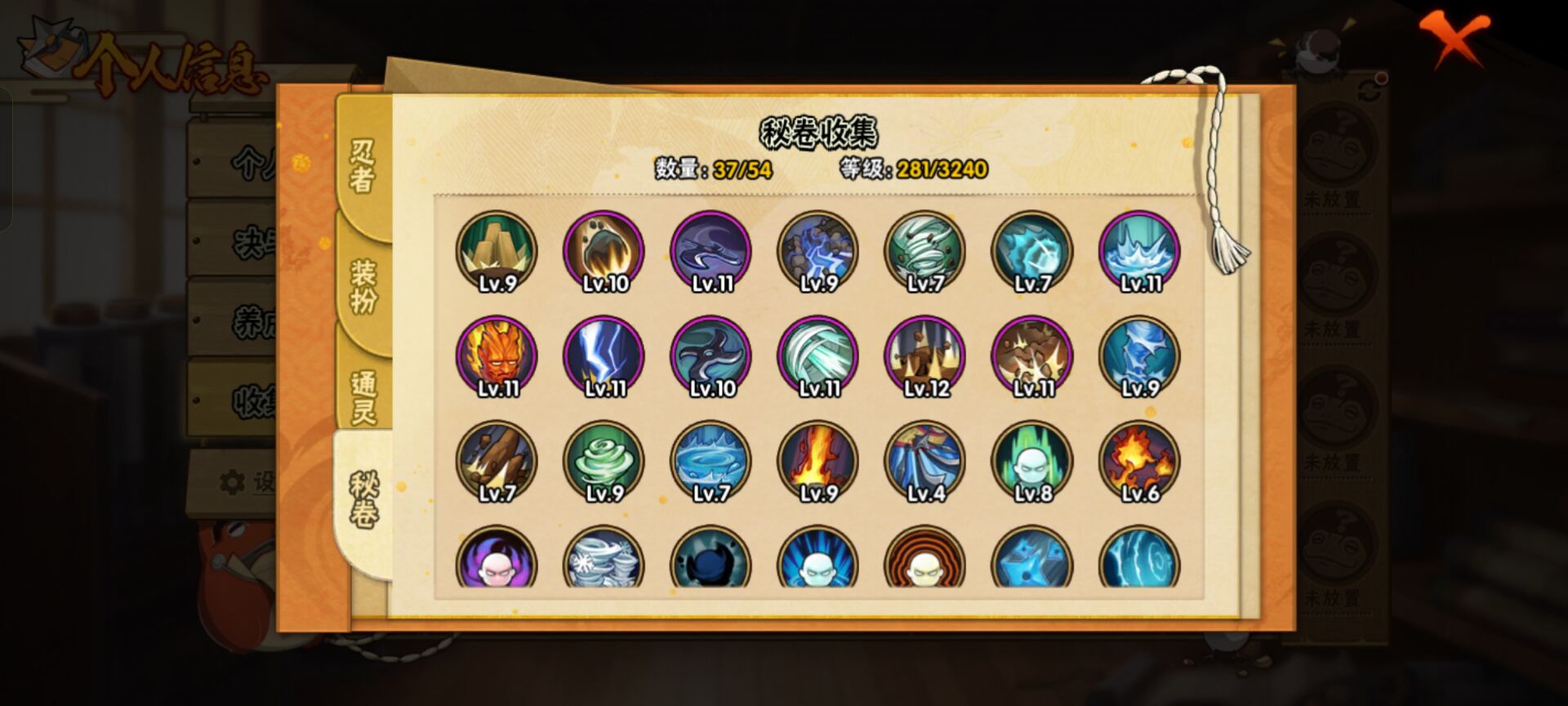Select the purple aura figure scroll

coord(497,560)
